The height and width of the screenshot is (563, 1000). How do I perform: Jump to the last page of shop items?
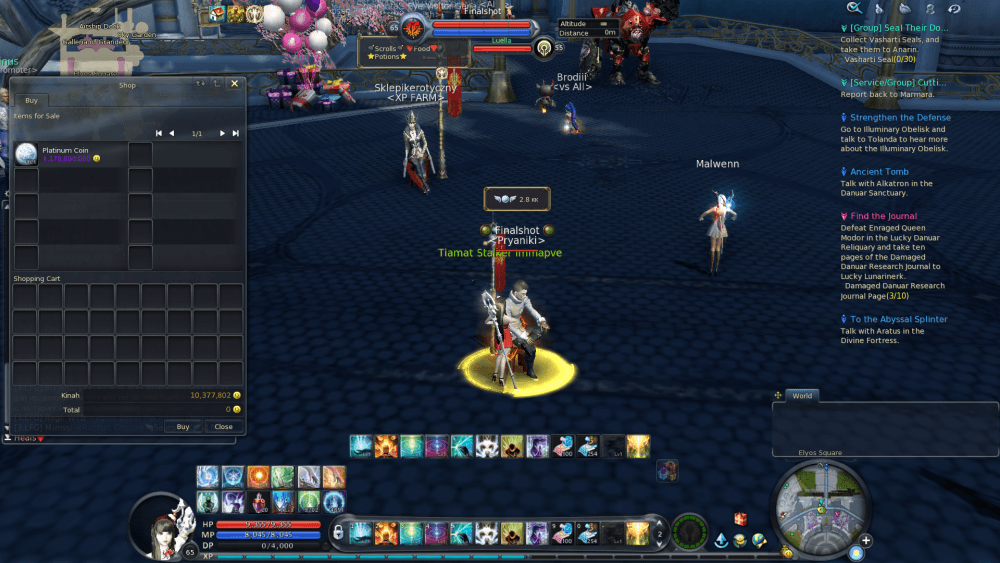[236, 133]
